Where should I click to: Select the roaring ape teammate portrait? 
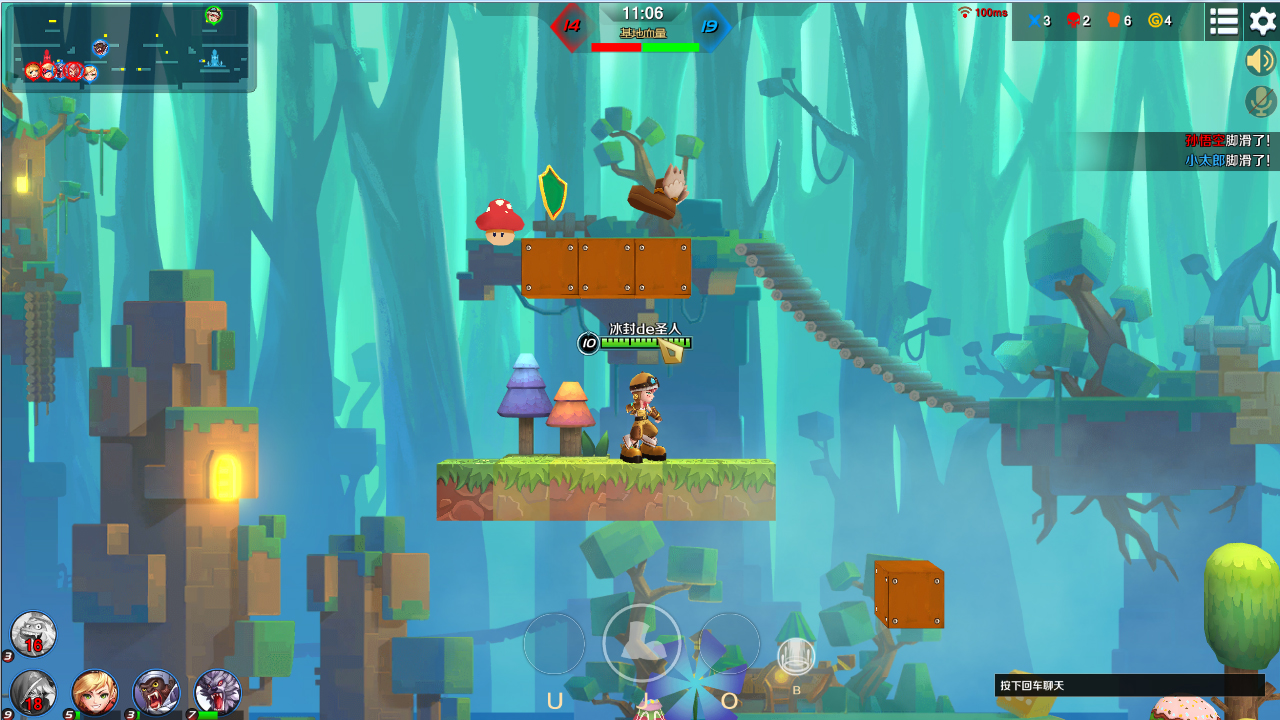pyautogui.click(x=156, y=692)
